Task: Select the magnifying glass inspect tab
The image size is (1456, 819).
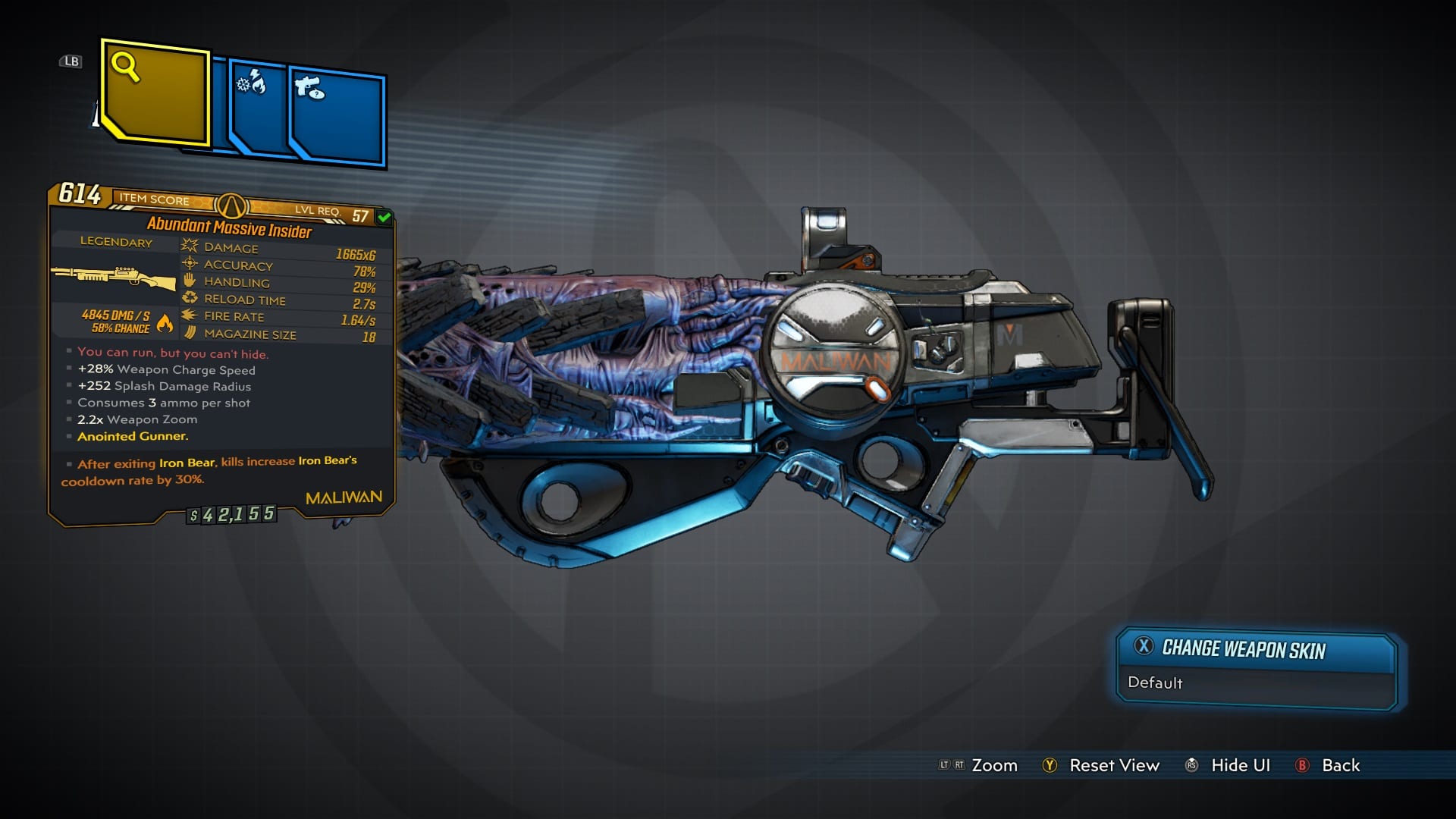Action: point(155,93)
